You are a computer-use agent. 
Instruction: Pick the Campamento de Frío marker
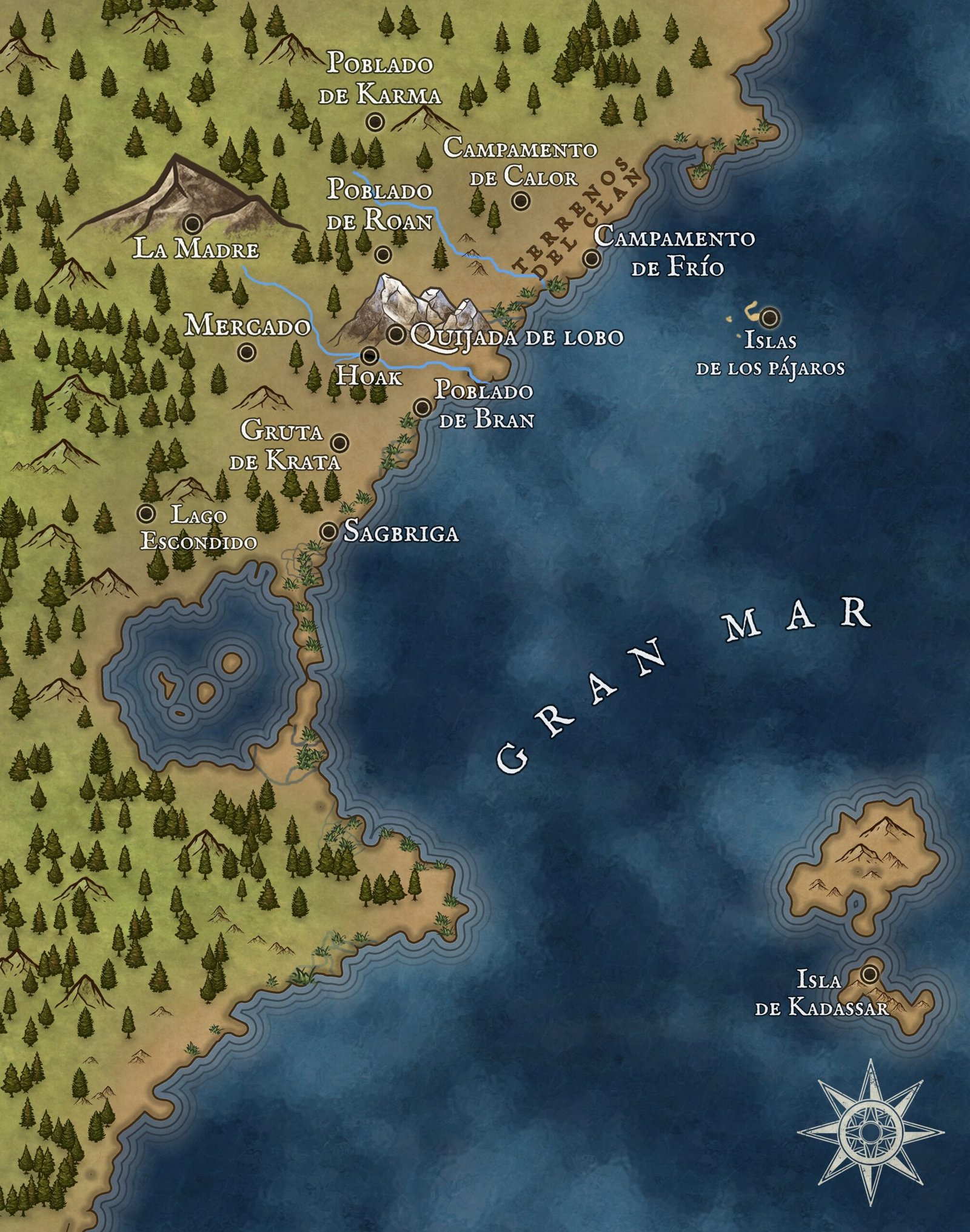(x=592, y=259)
